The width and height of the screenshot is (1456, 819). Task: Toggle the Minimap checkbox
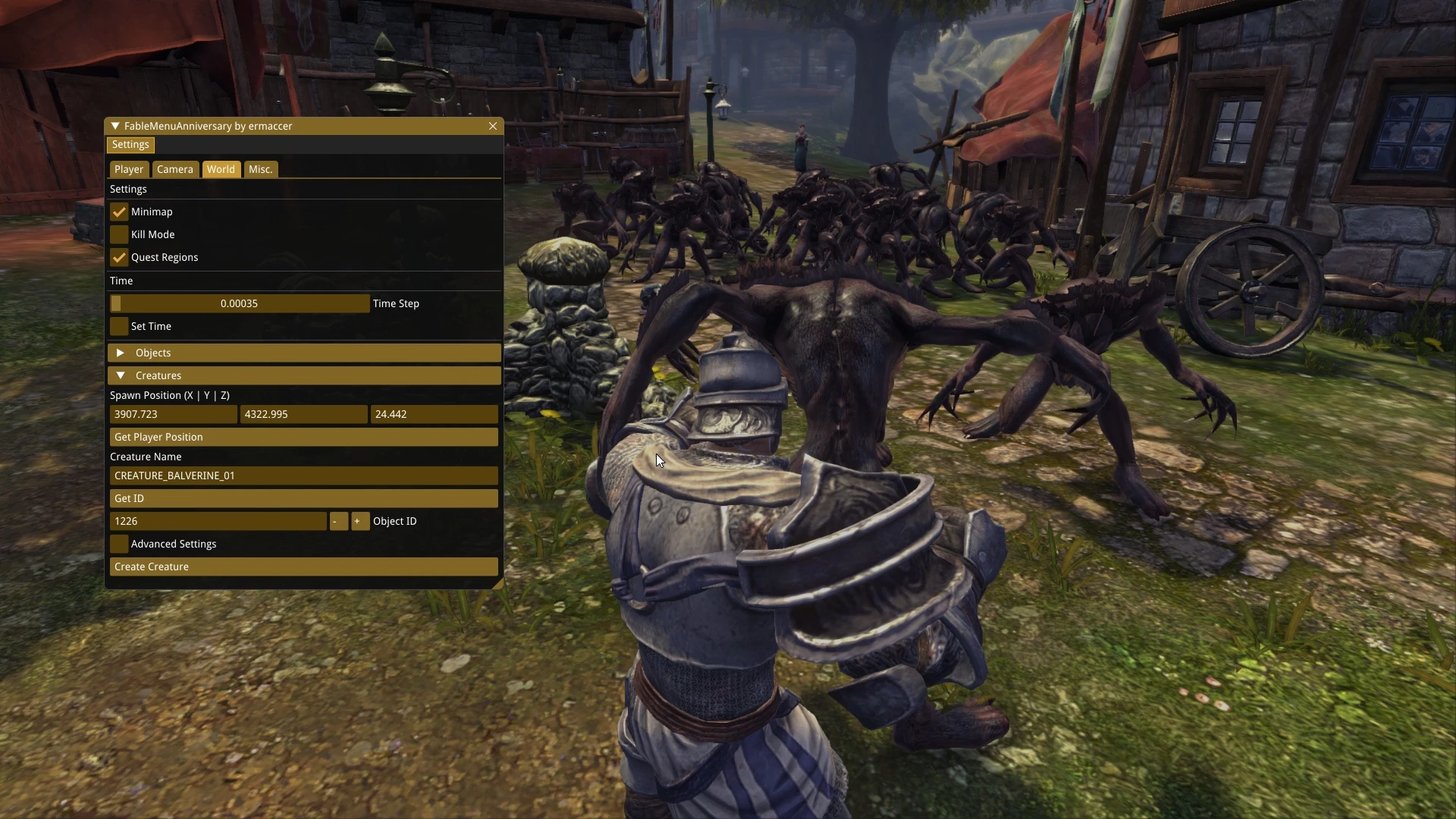point(119,212)
